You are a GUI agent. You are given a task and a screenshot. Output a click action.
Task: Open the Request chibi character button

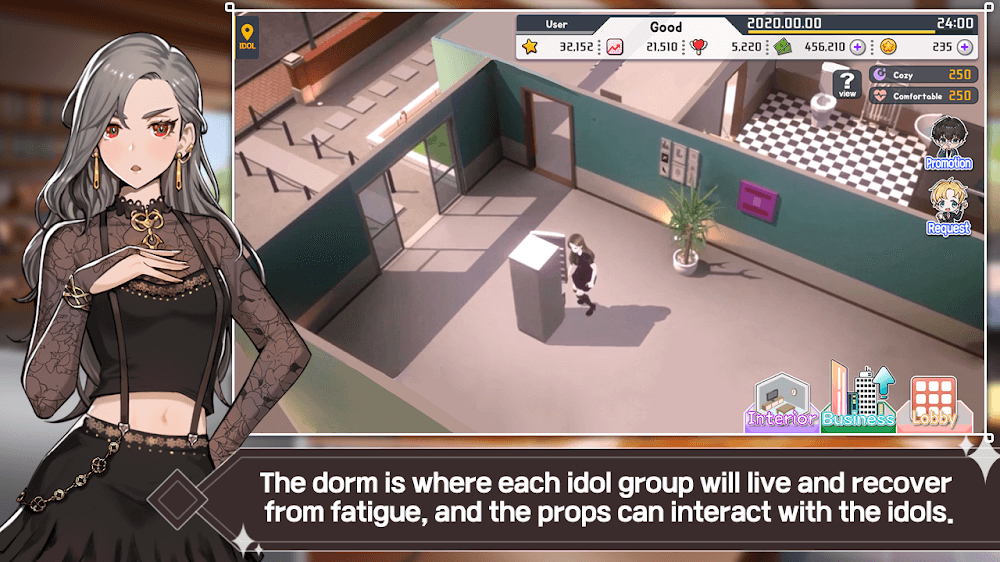pos(947,207)
